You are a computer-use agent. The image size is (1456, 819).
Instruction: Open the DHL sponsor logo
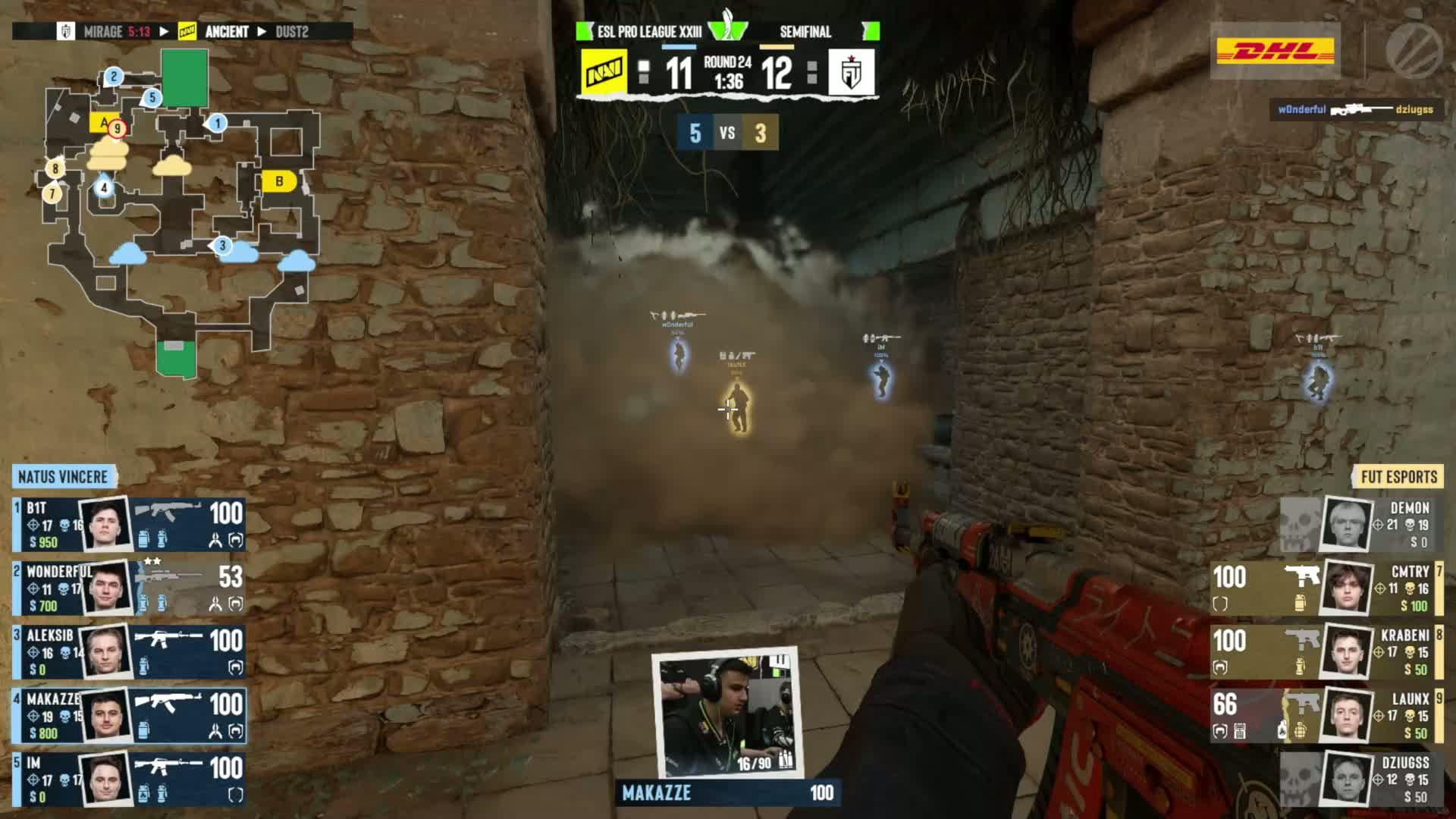(x=1276, y=52)
